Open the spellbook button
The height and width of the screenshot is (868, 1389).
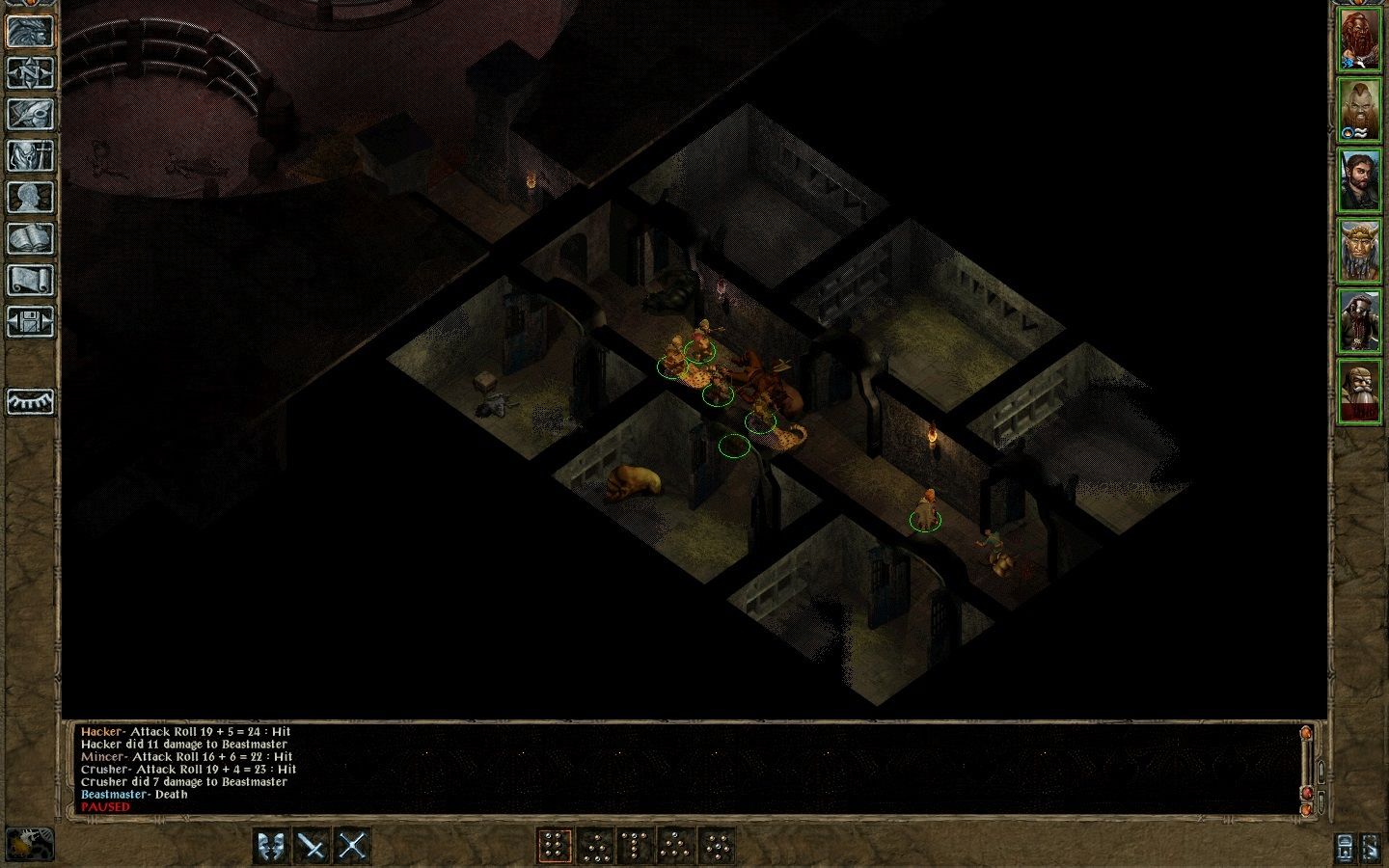[31, 238]
